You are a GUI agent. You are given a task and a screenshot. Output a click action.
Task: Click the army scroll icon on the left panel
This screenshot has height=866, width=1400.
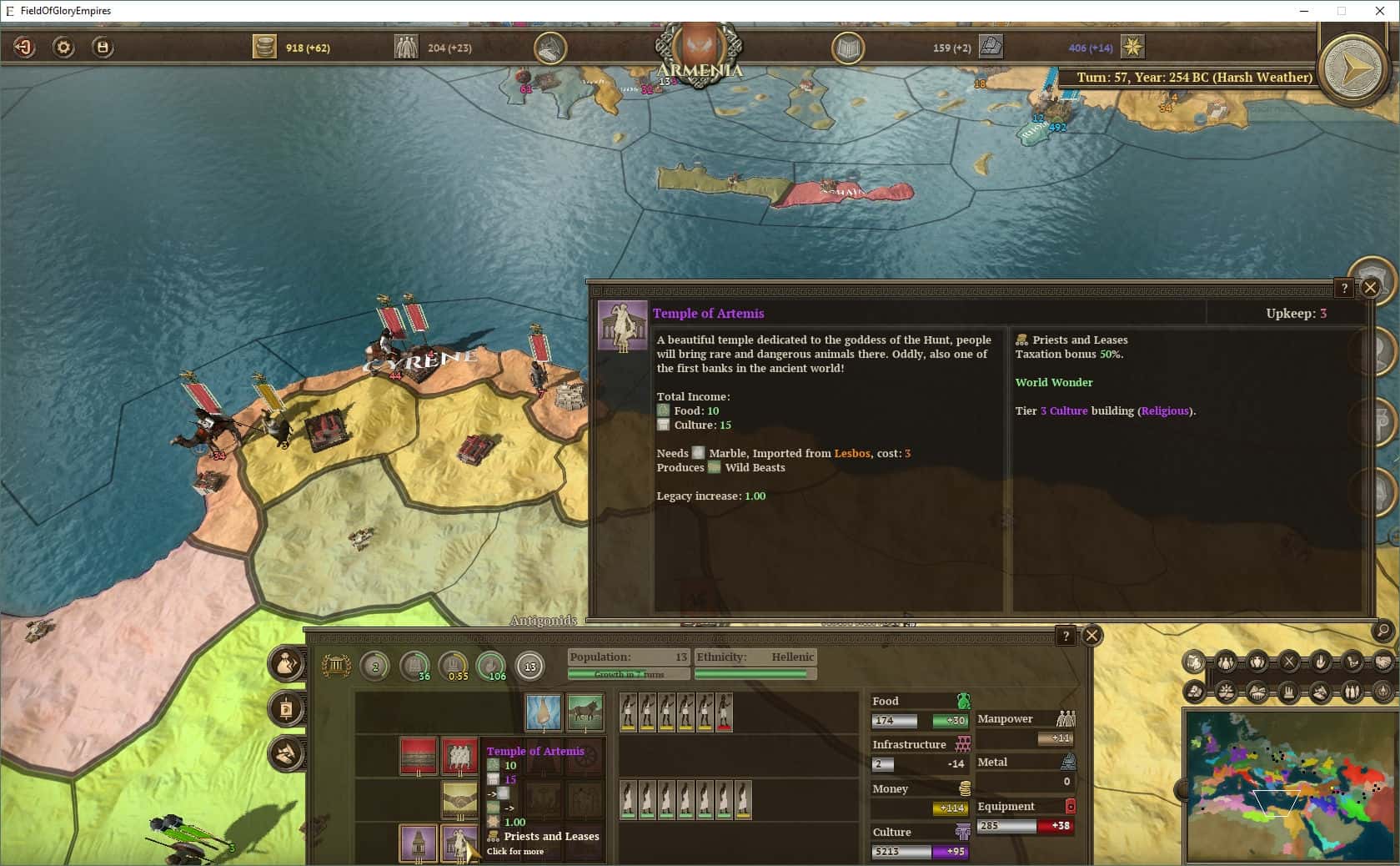(288, 707)
